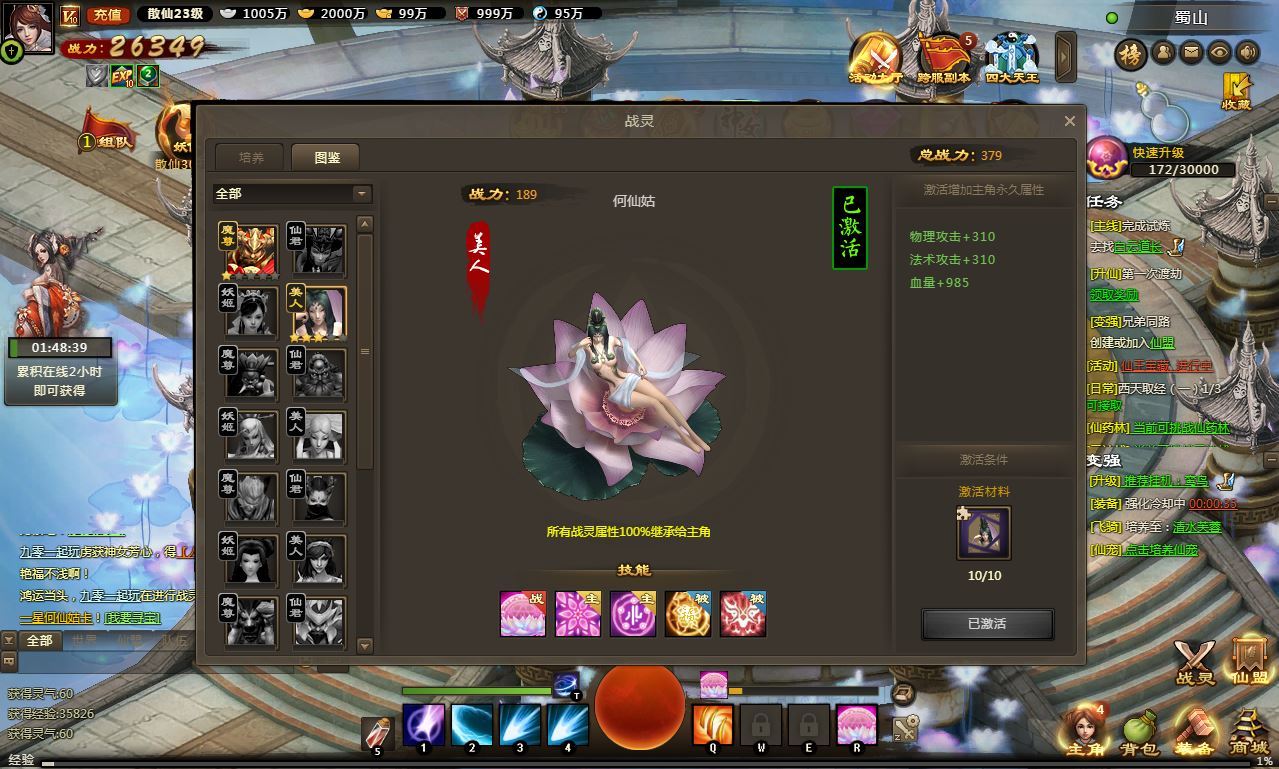Choose the red-gold 魔尊 spirit portrait
Screen dimensions: 1279x769
click(x=249, y=250)
